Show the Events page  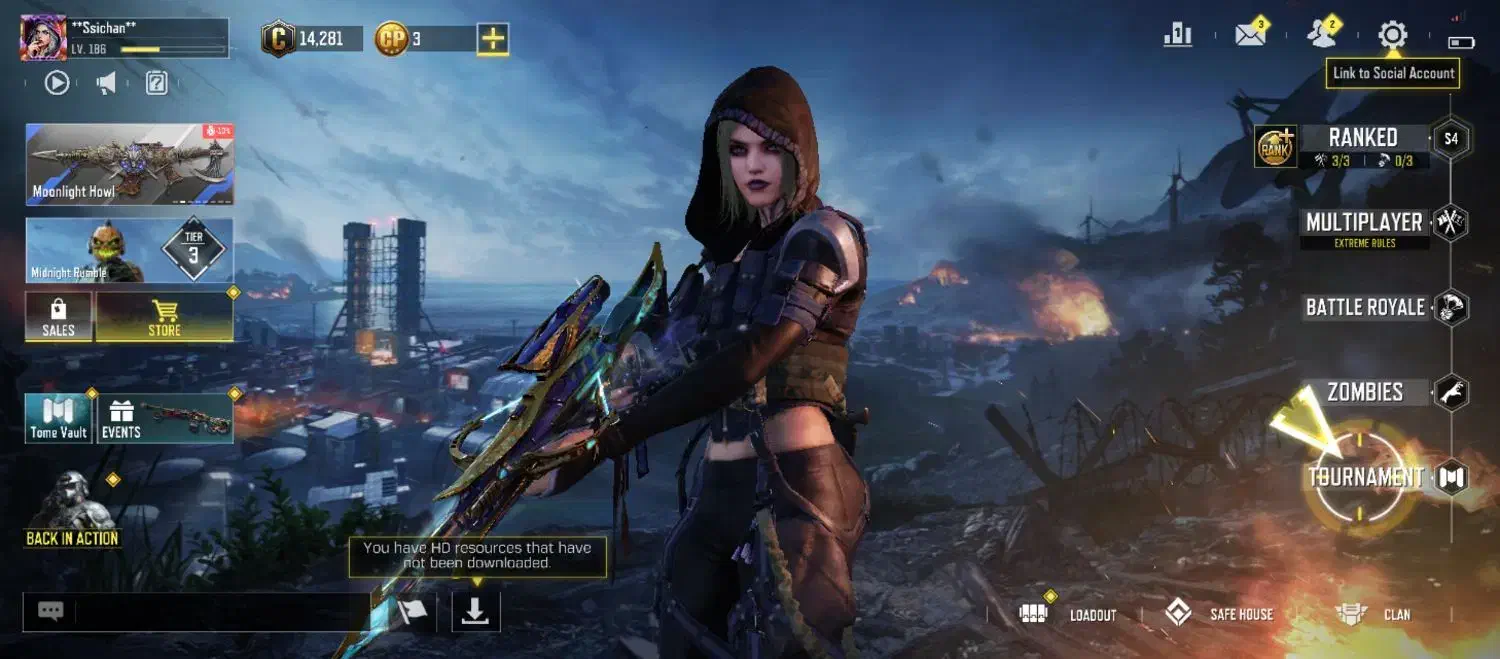click(x=165, y=418)
